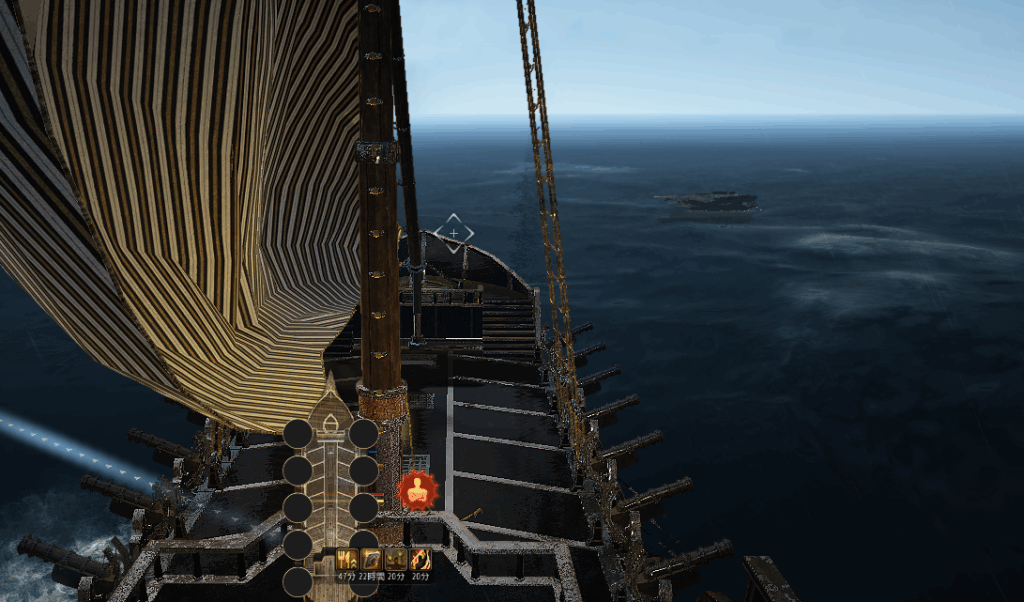Click the red sailor status icon
The width and height of the screenshot is (1024, 602).
[418, 490]
